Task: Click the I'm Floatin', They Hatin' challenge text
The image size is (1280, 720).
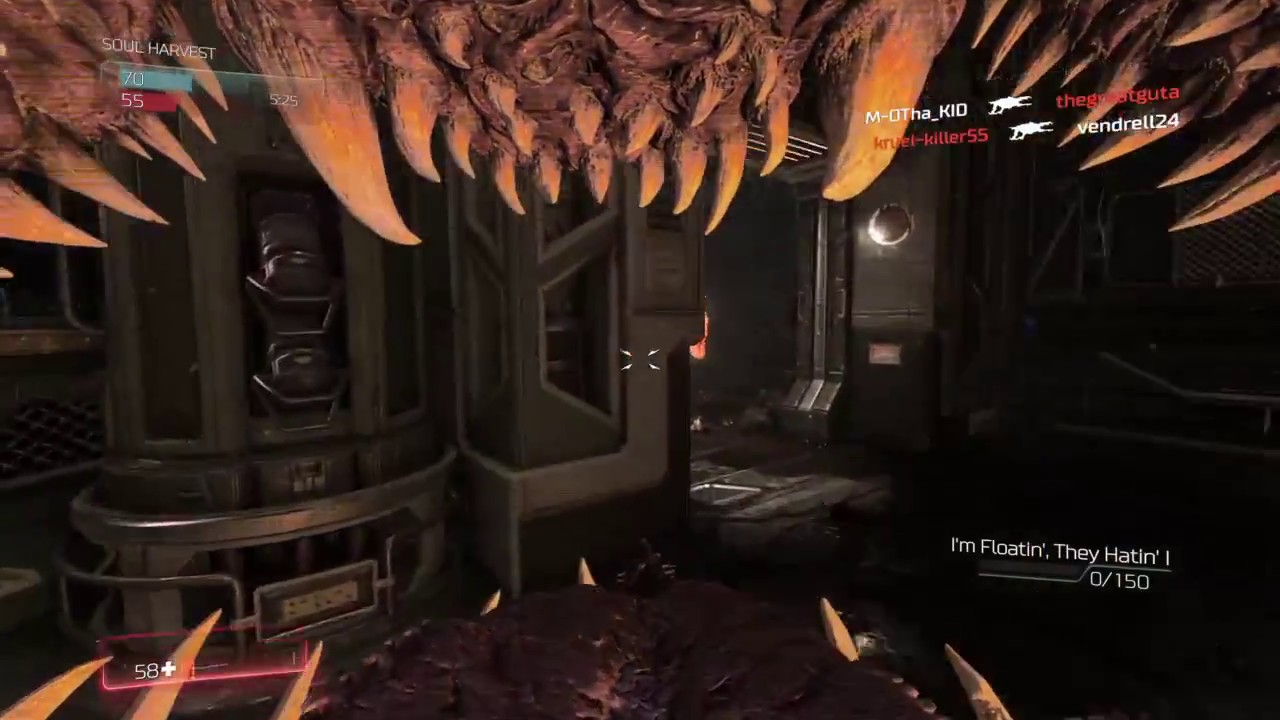Action: point(1058,549)
